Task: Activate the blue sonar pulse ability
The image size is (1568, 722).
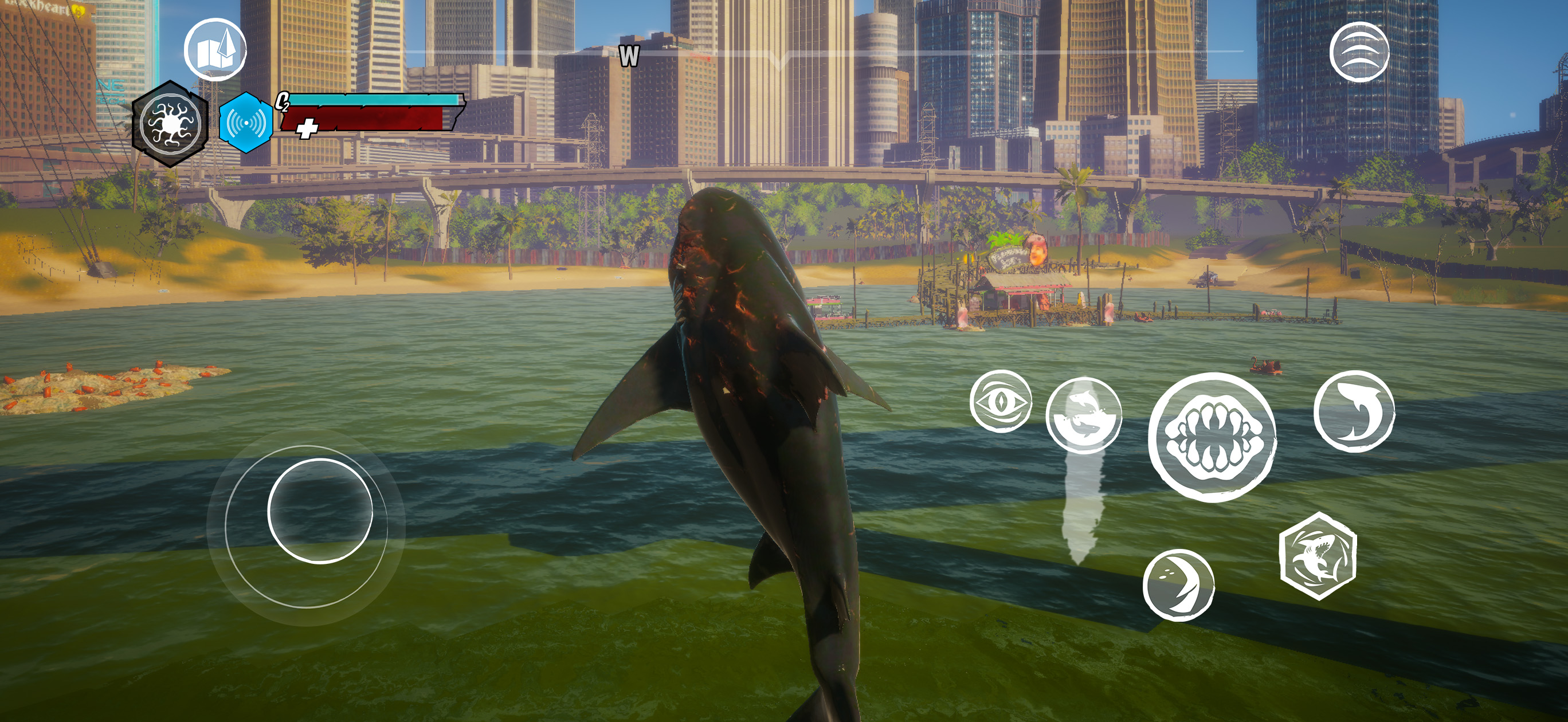Action: (245, 123)
